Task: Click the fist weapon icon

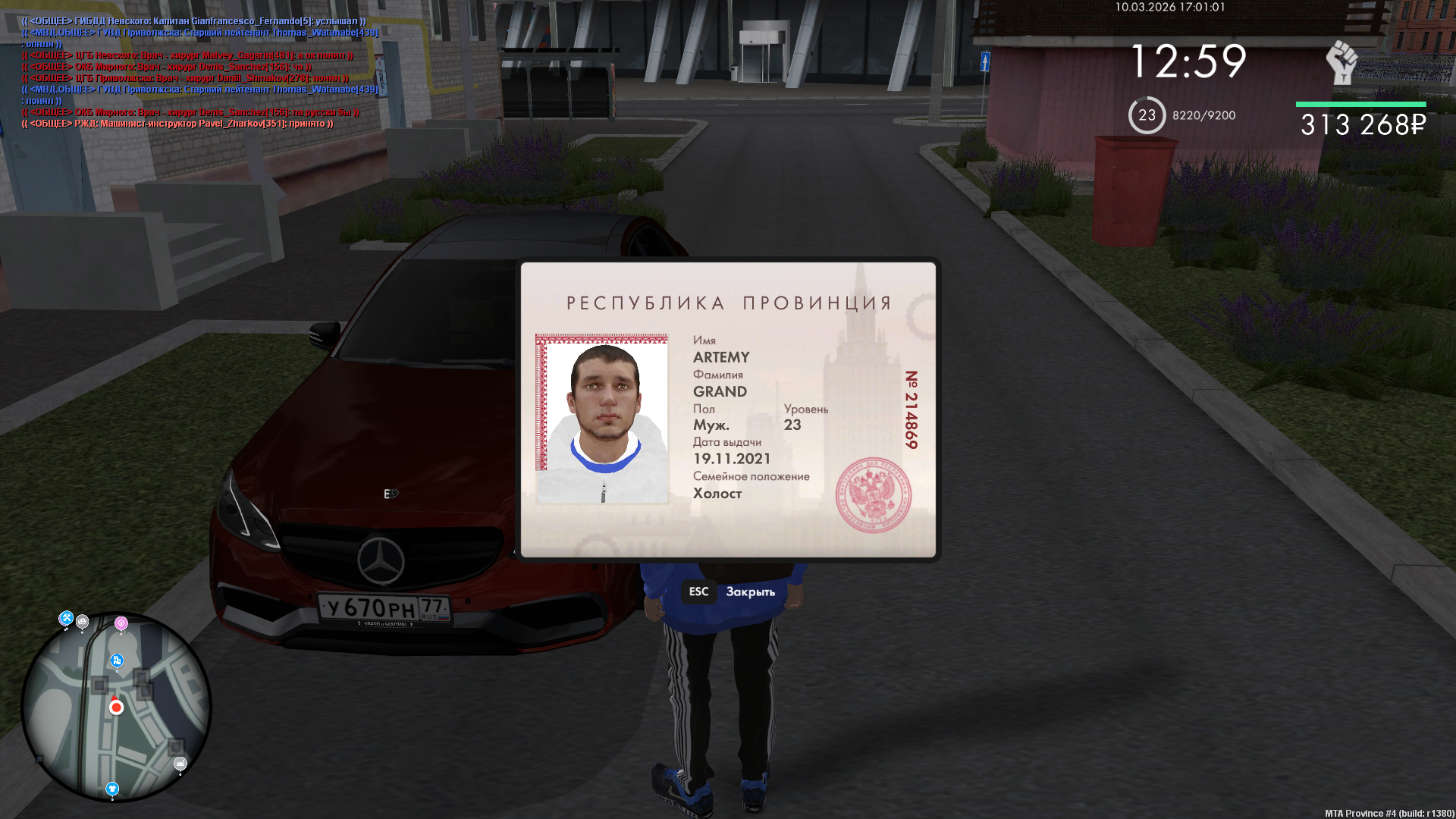Action: [x=1341, y=62]
